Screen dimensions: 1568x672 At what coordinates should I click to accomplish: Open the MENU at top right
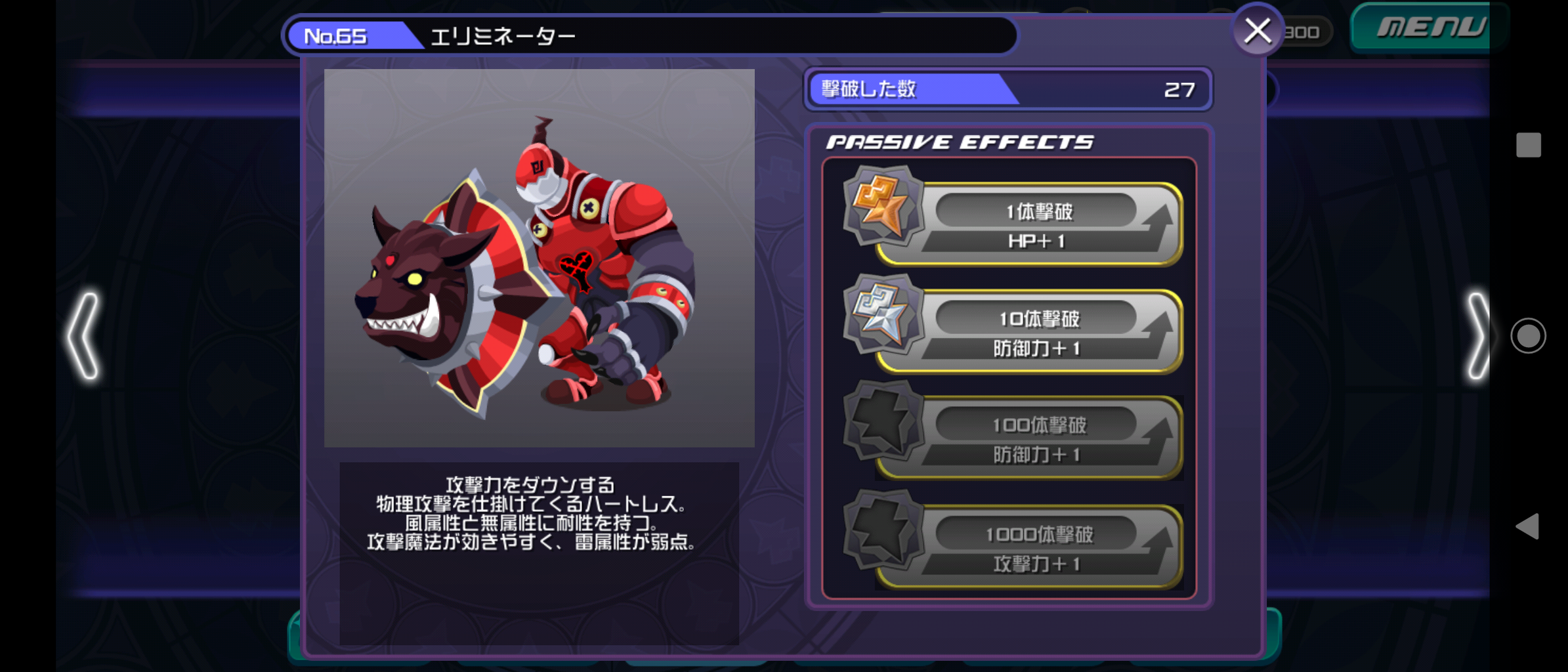(x=1431, y=27)
